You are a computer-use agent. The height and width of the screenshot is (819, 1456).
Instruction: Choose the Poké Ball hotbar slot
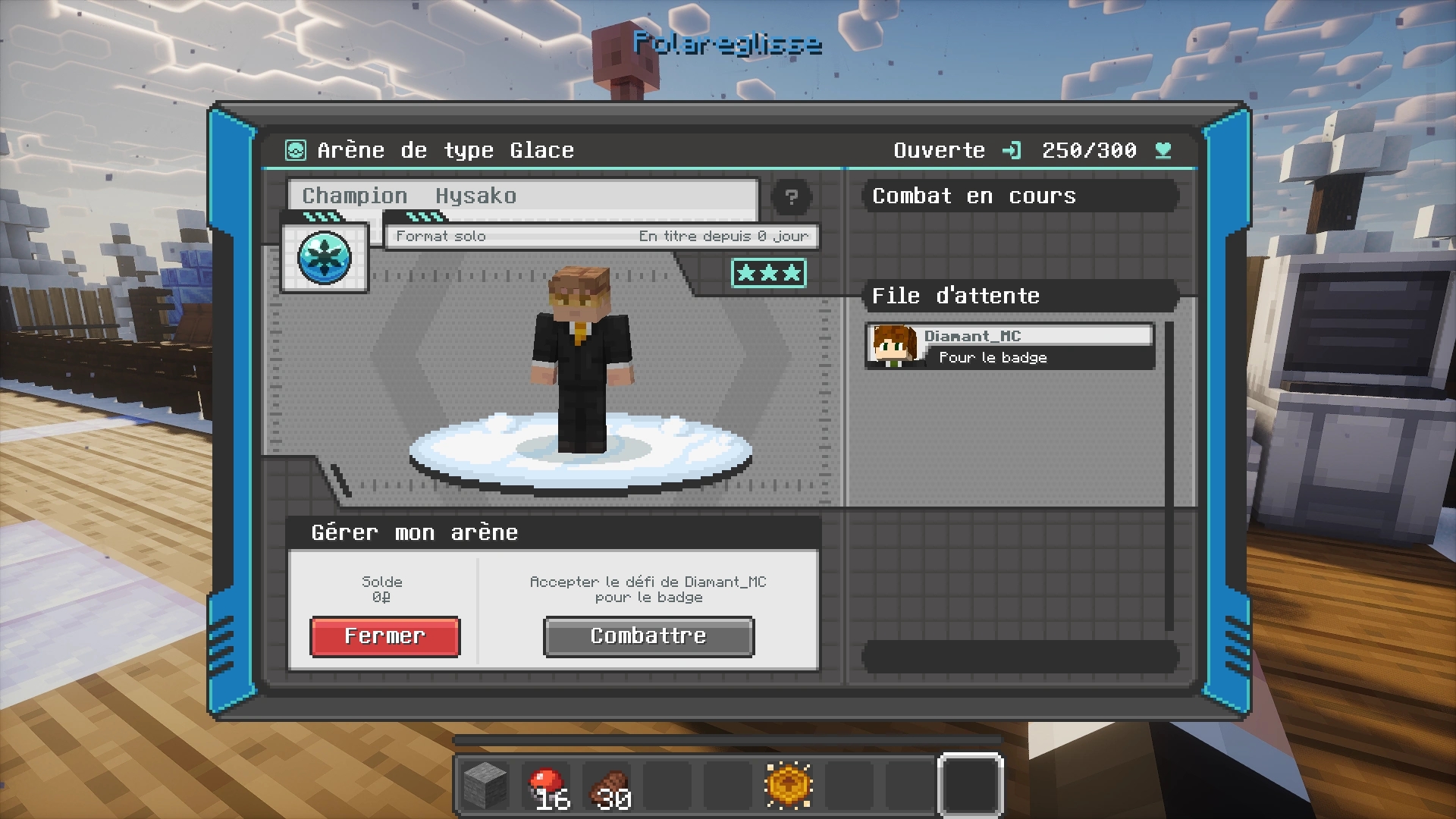[x=546, y=785]
